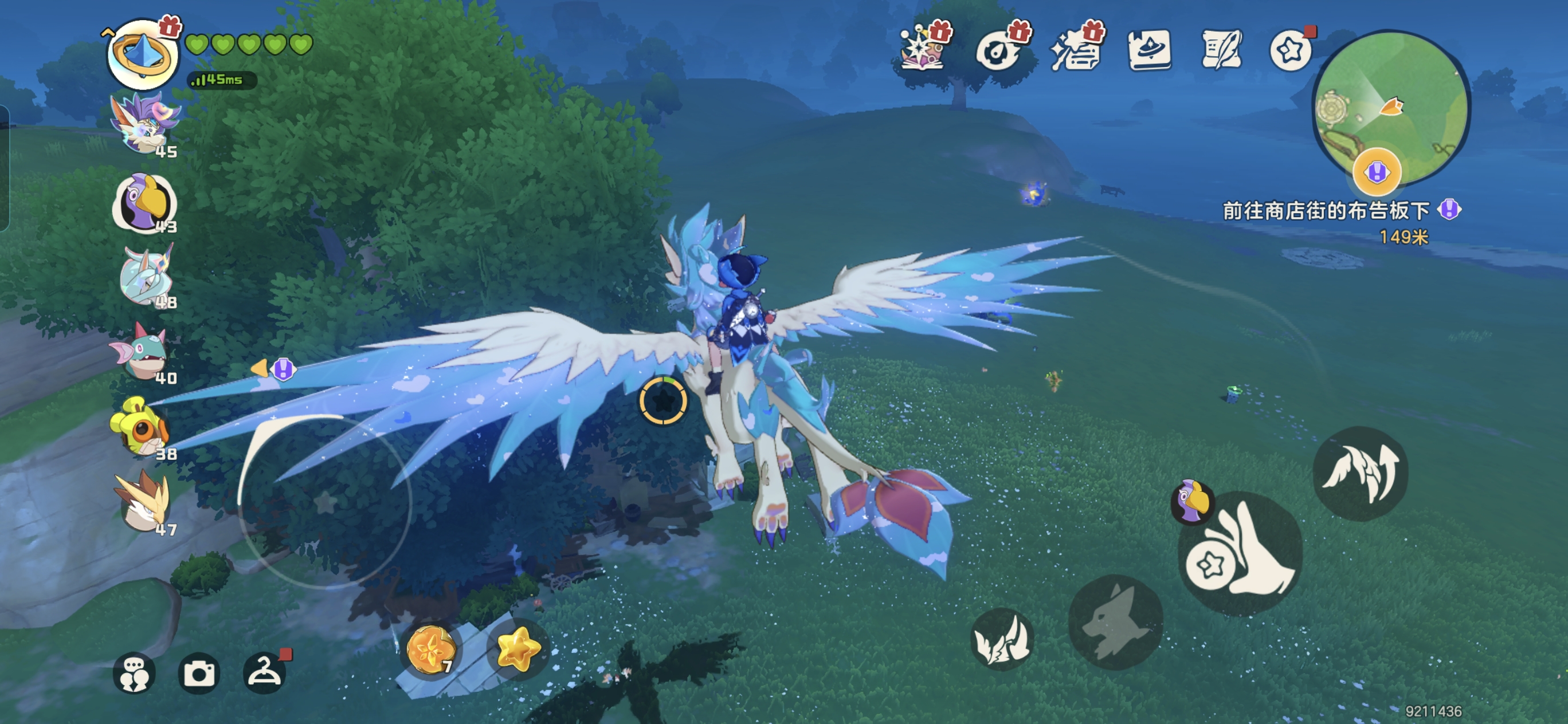1568x724 pixels.
Task: Choose the level 38 yellow bug pet
Action: pos(140,427)
